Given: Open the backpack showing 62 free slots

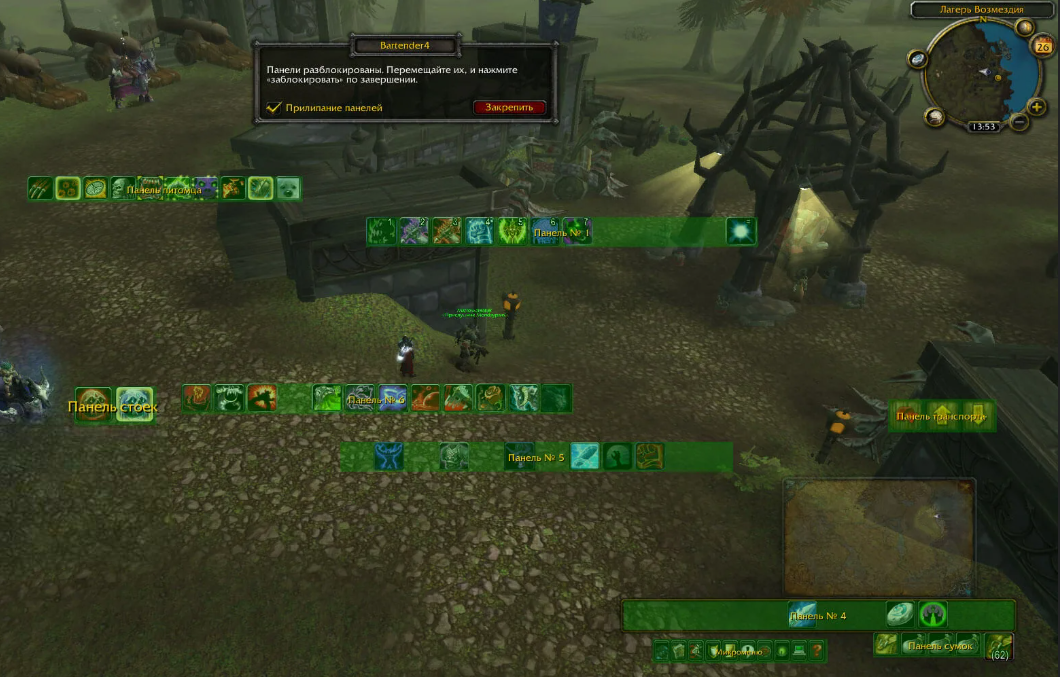Looking at the screenshot, I should point(999,645).
